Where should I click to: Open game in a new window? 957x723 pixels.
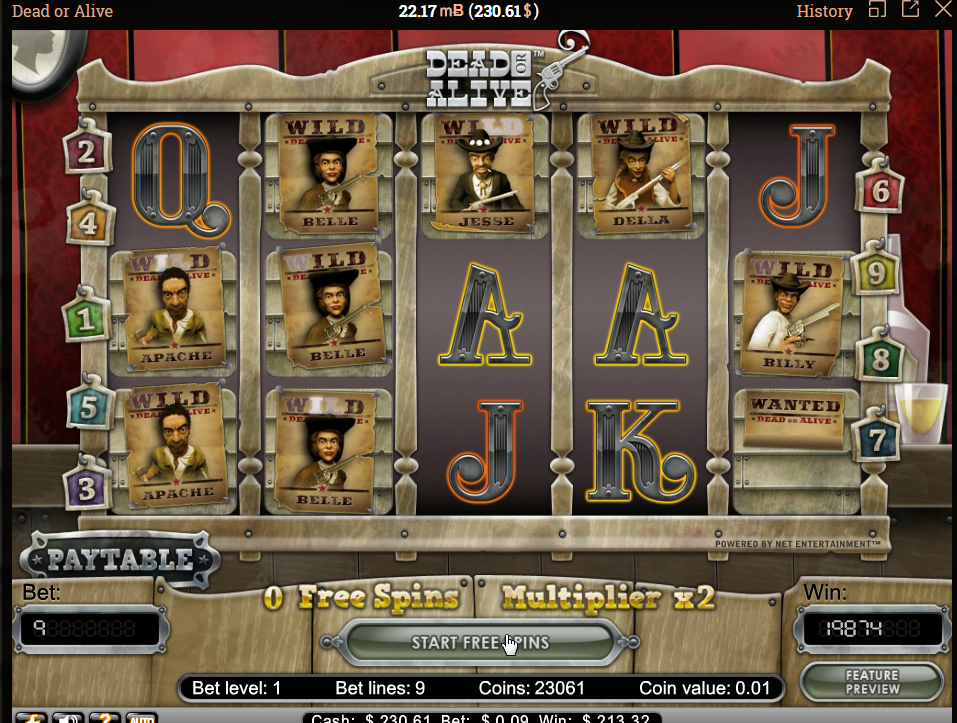910,10
